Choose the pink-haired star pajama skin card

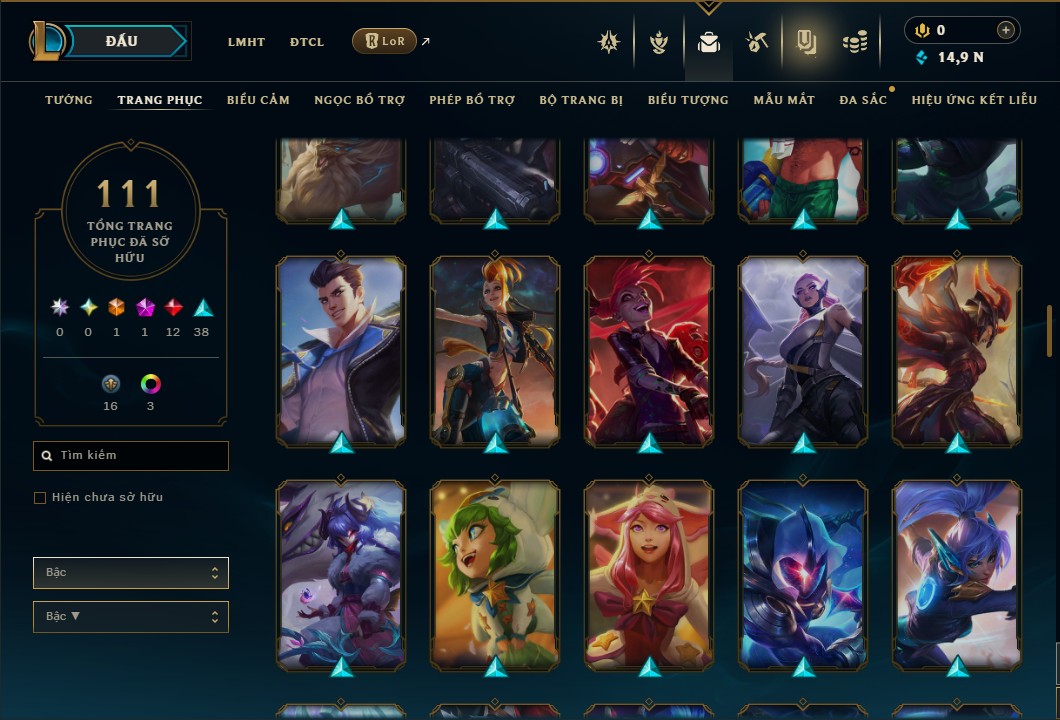tap(649, 575)
